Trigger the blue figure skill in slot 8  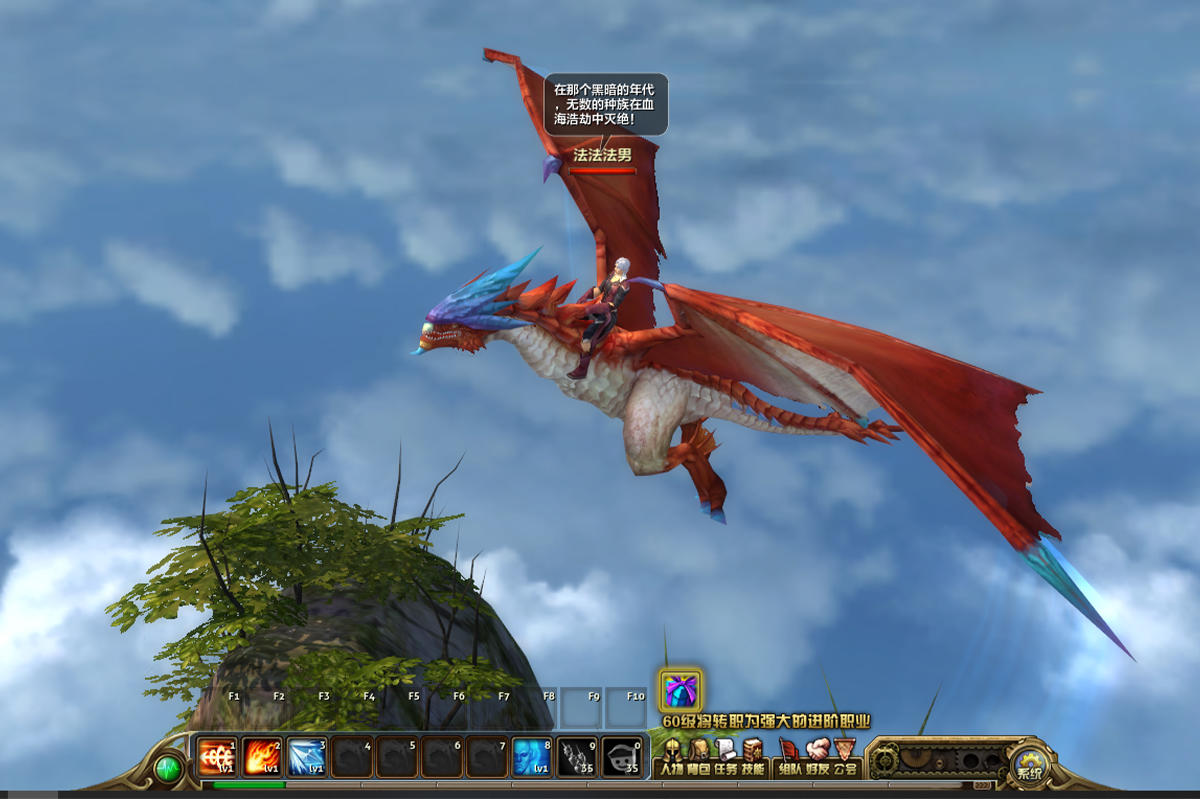(532, 757)
